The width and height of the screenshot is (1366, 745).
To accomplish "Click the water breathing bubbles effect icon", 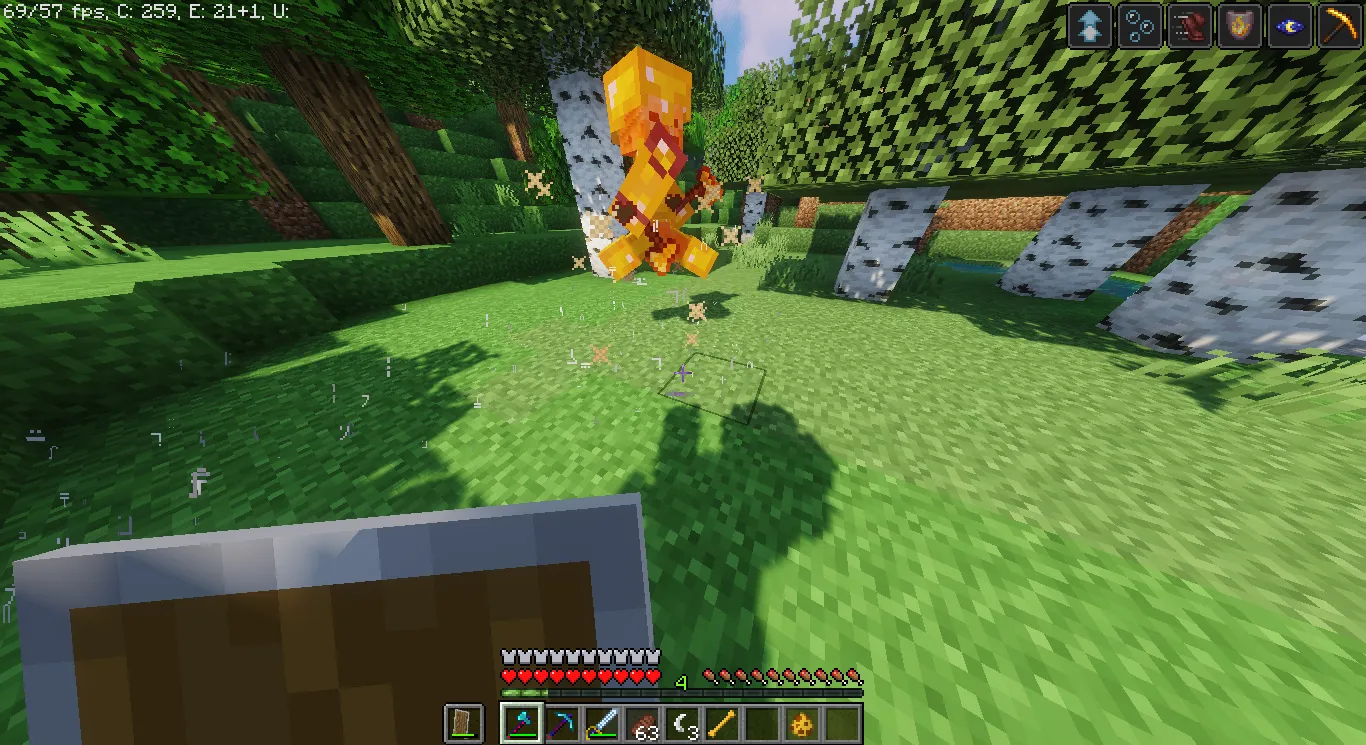I will coord(1140,26).
